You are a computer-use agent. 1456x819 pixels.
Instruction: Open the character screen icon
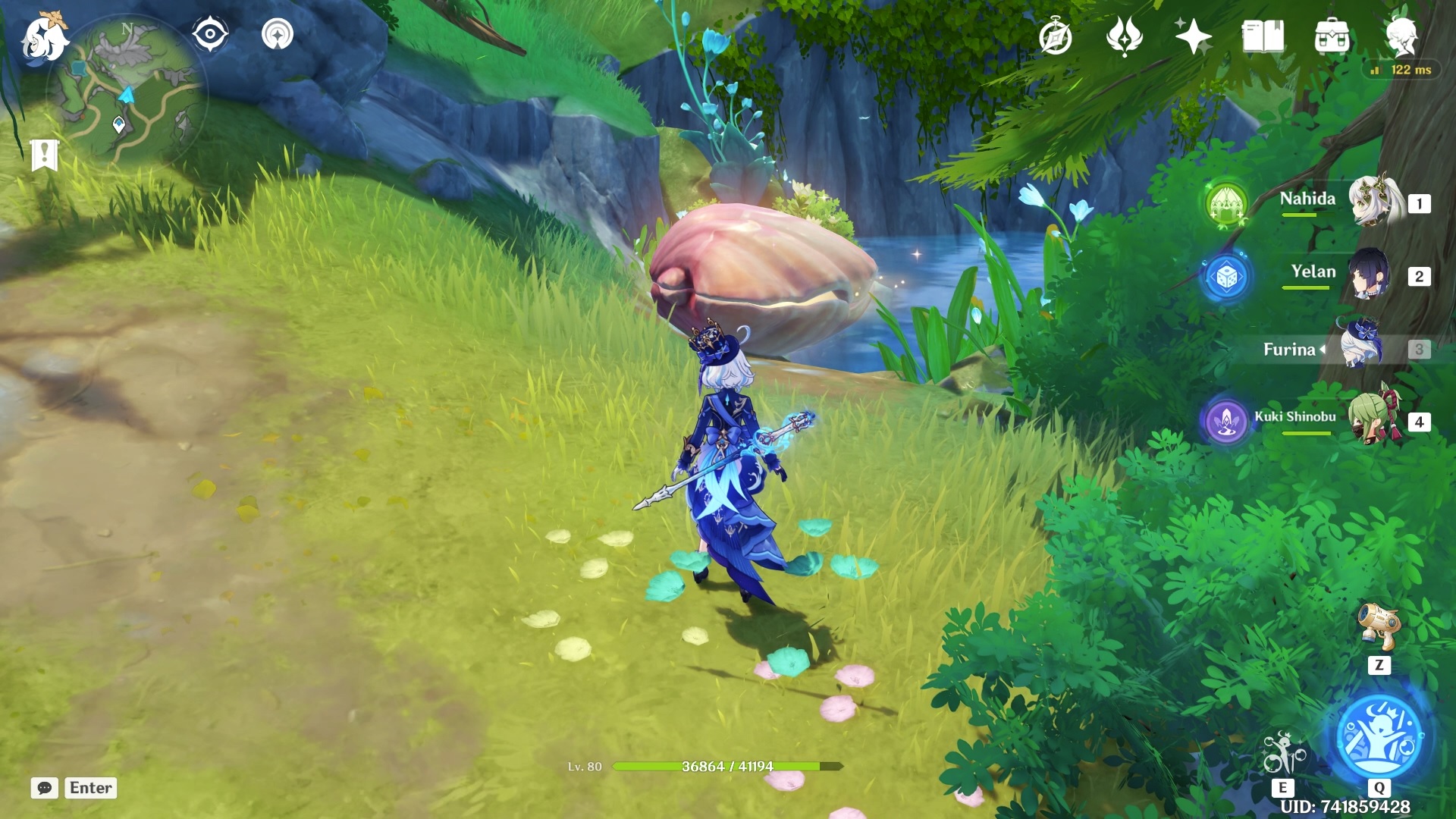coord(1401,36)
